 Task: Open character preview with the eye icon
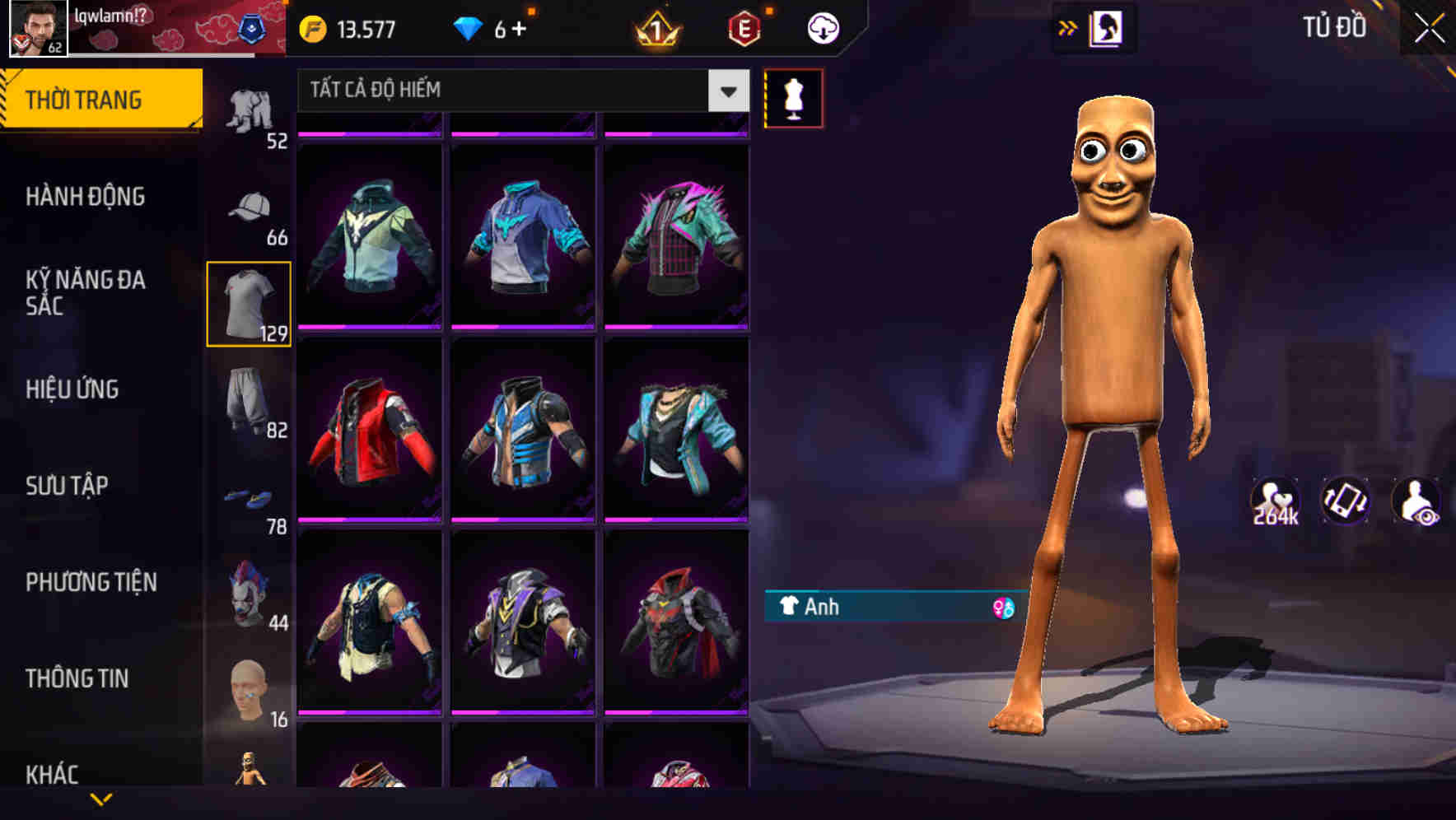[x=1418, y=502]
